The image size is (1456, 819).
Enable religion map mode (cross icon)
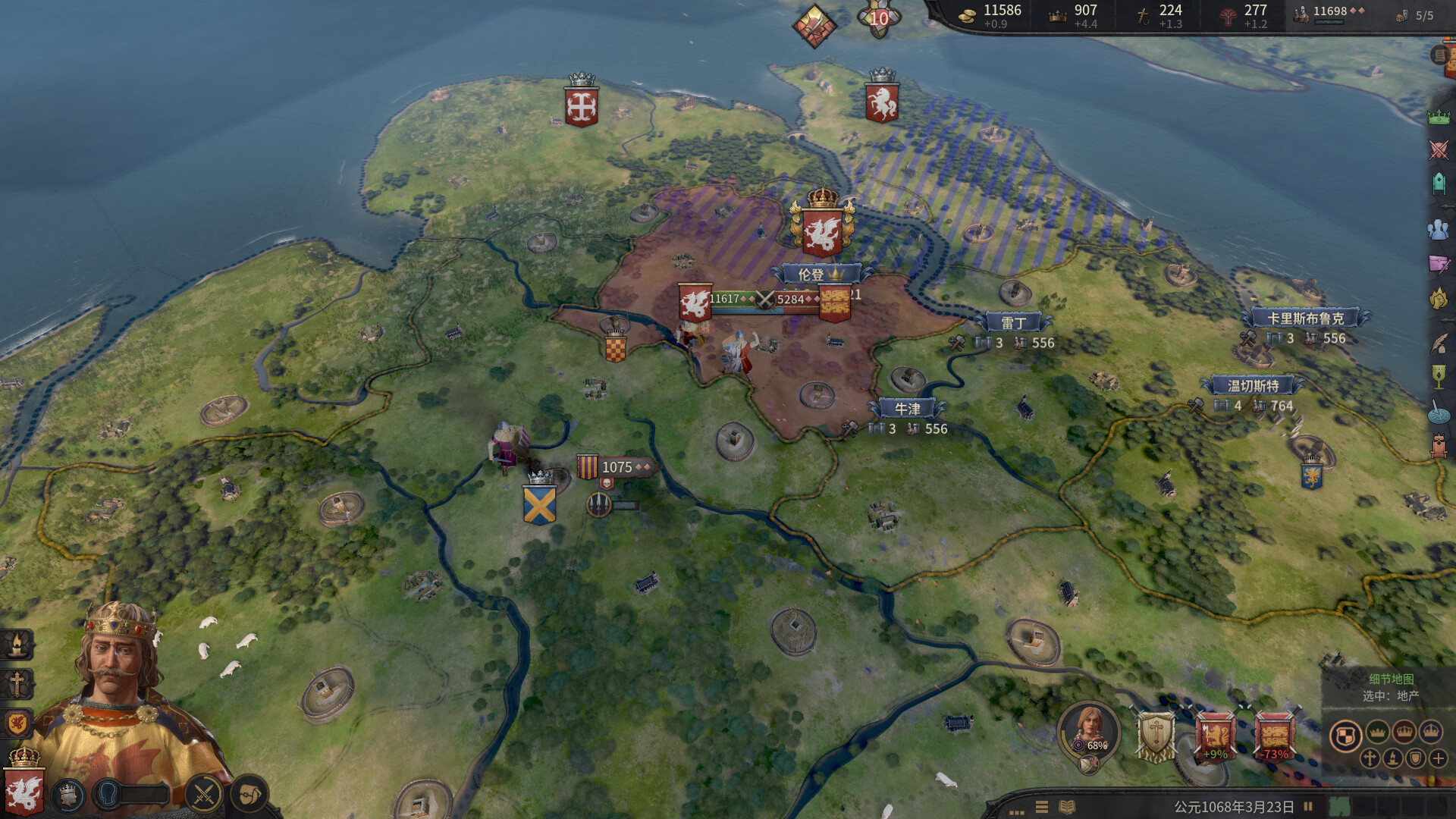pyautogui.click(x=1370, y=758)
